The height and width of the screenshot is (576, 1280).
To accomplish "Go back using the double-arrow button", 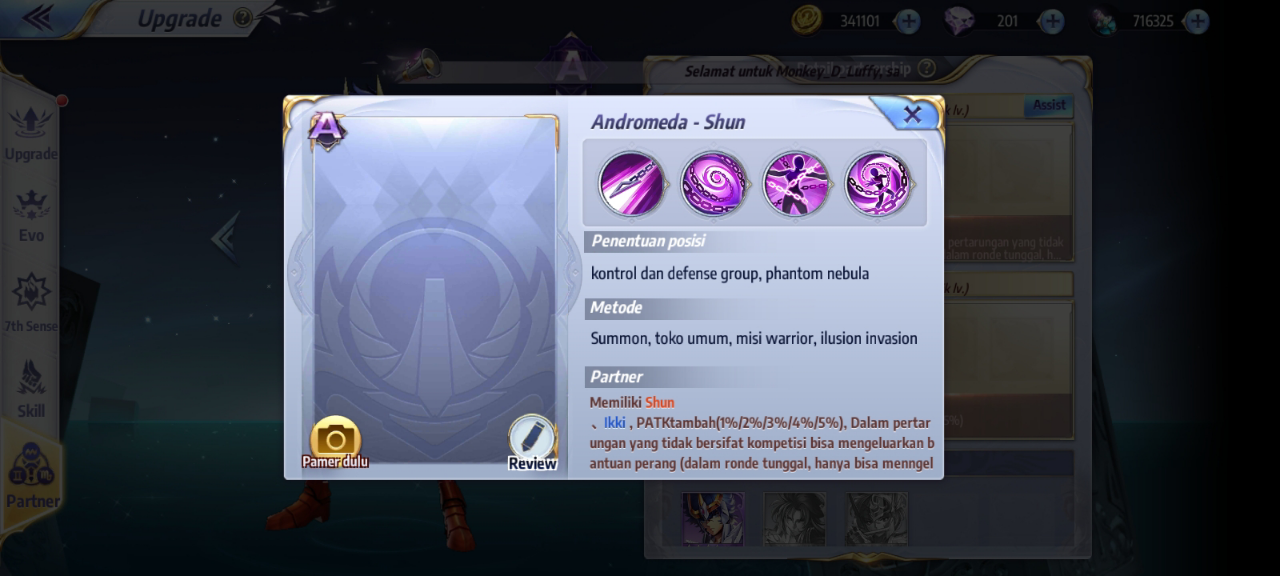I will [x=37, y=17].
